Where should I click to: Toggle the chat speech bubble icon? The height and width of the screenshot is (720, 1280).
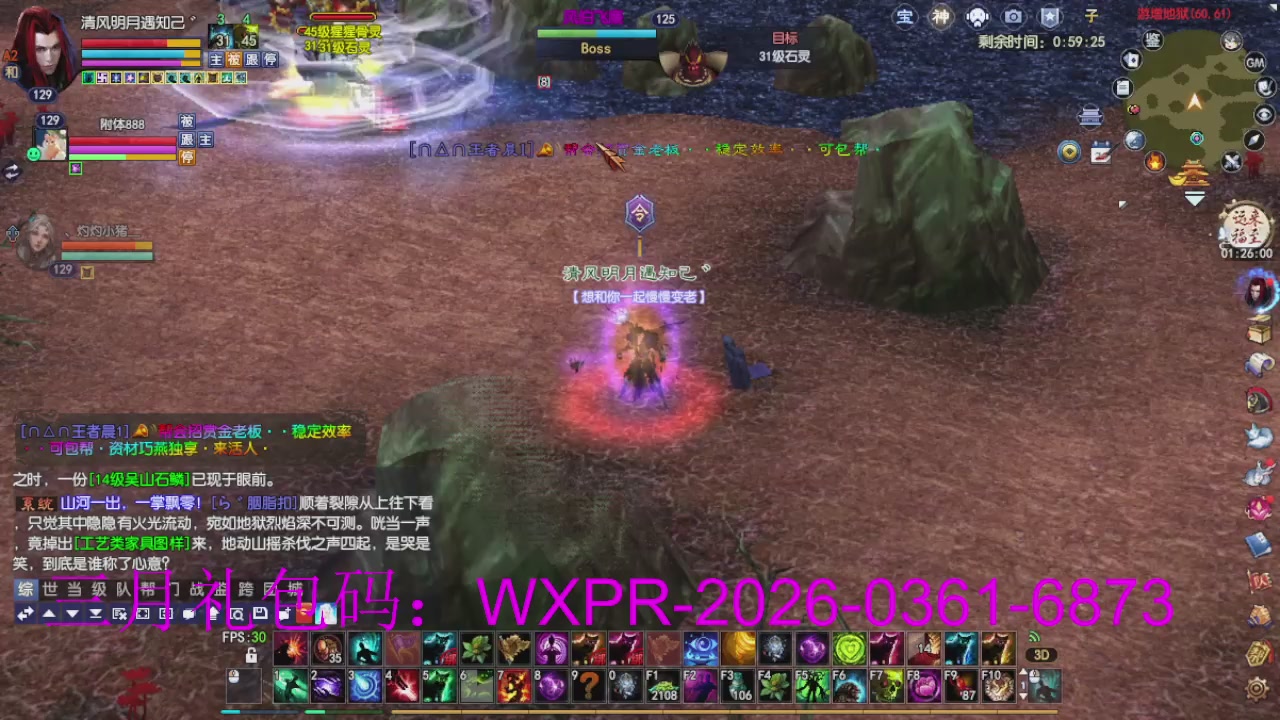coord(190,614)
